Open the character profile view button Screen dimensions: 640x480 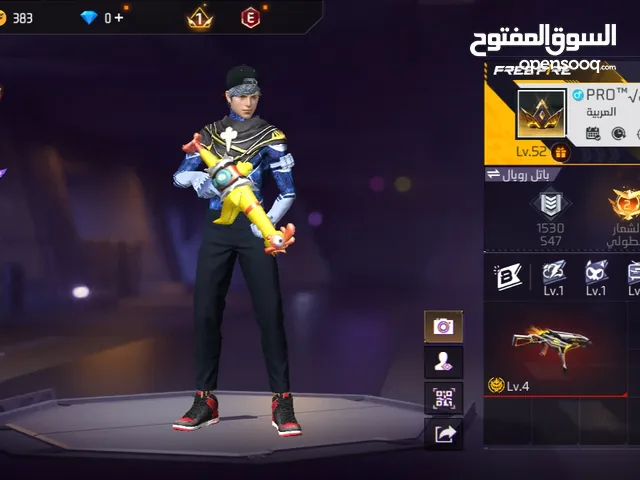443,362
